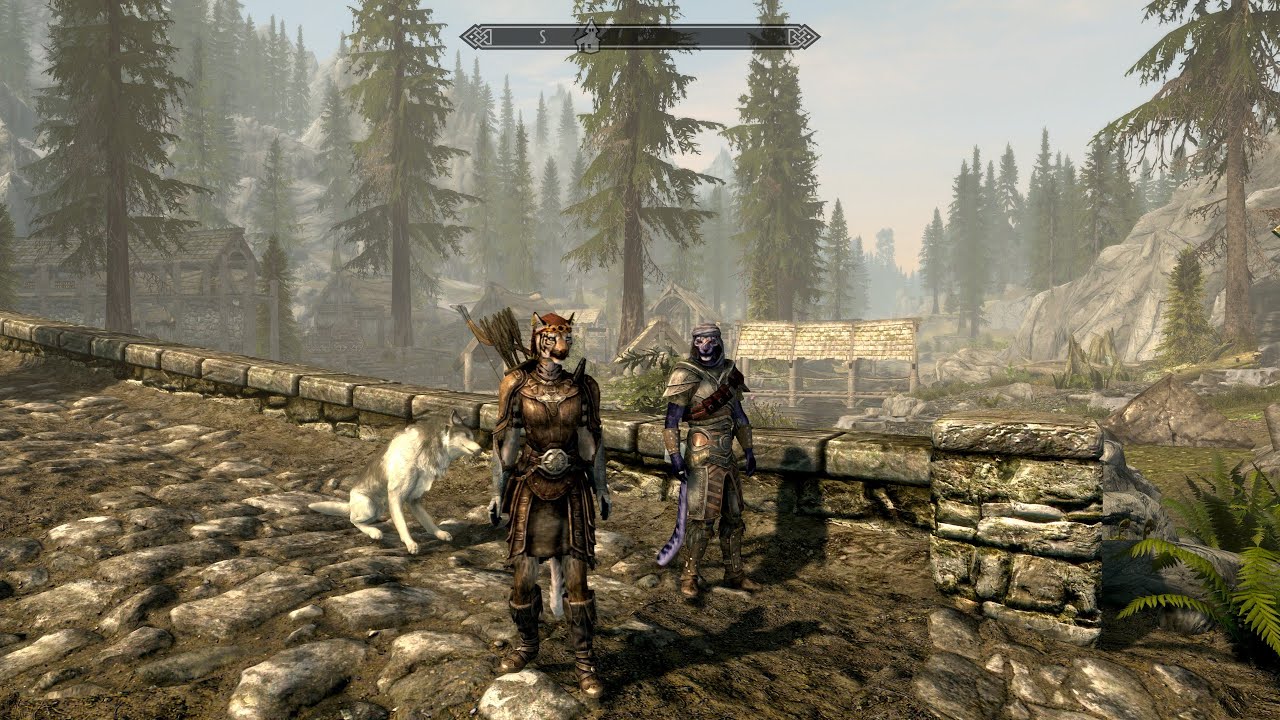Select the South heading letter on the compass
The image size is (1280, 720).
click(x=541, y=37)
